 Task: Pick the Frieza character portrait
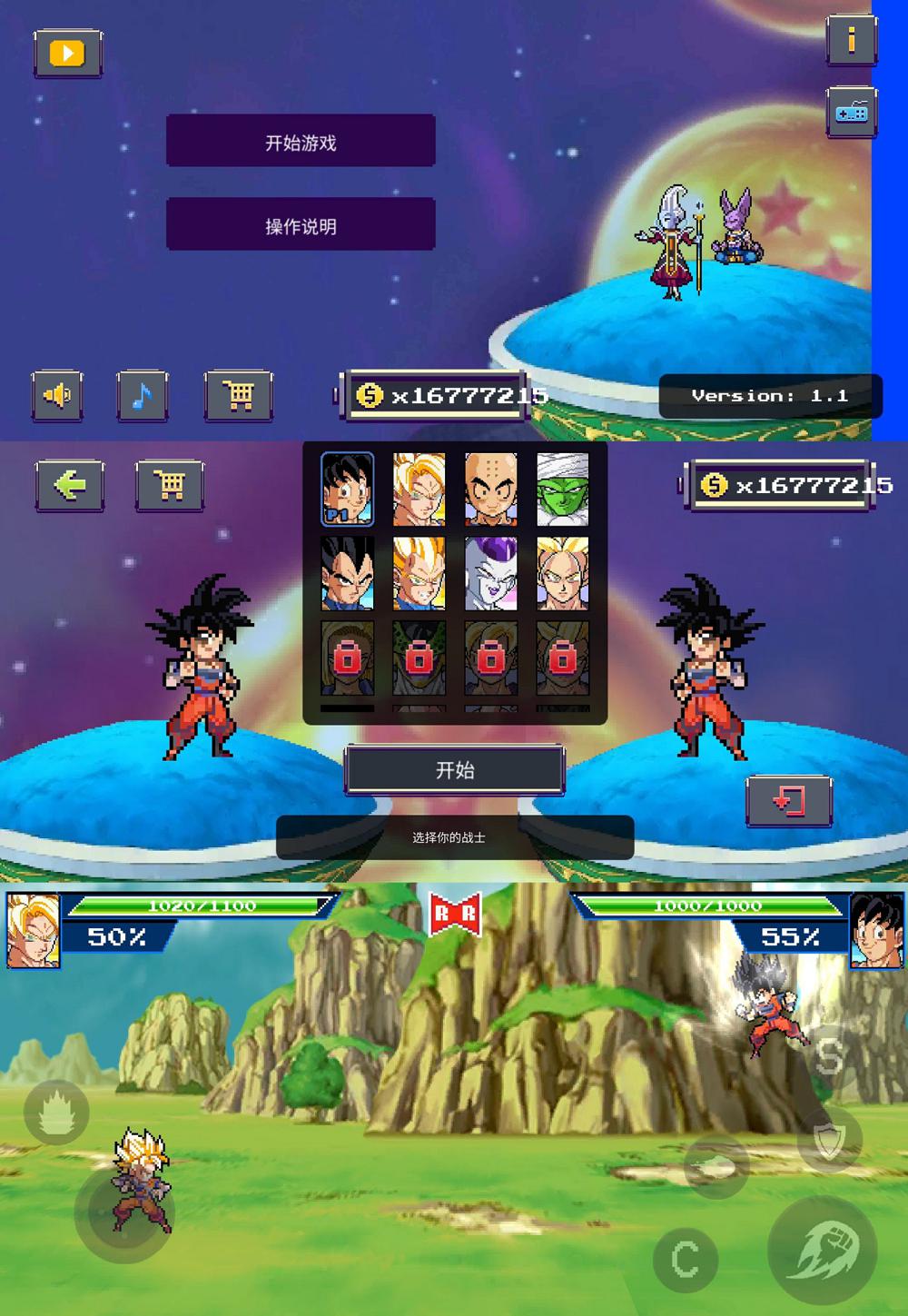(490, 573)
